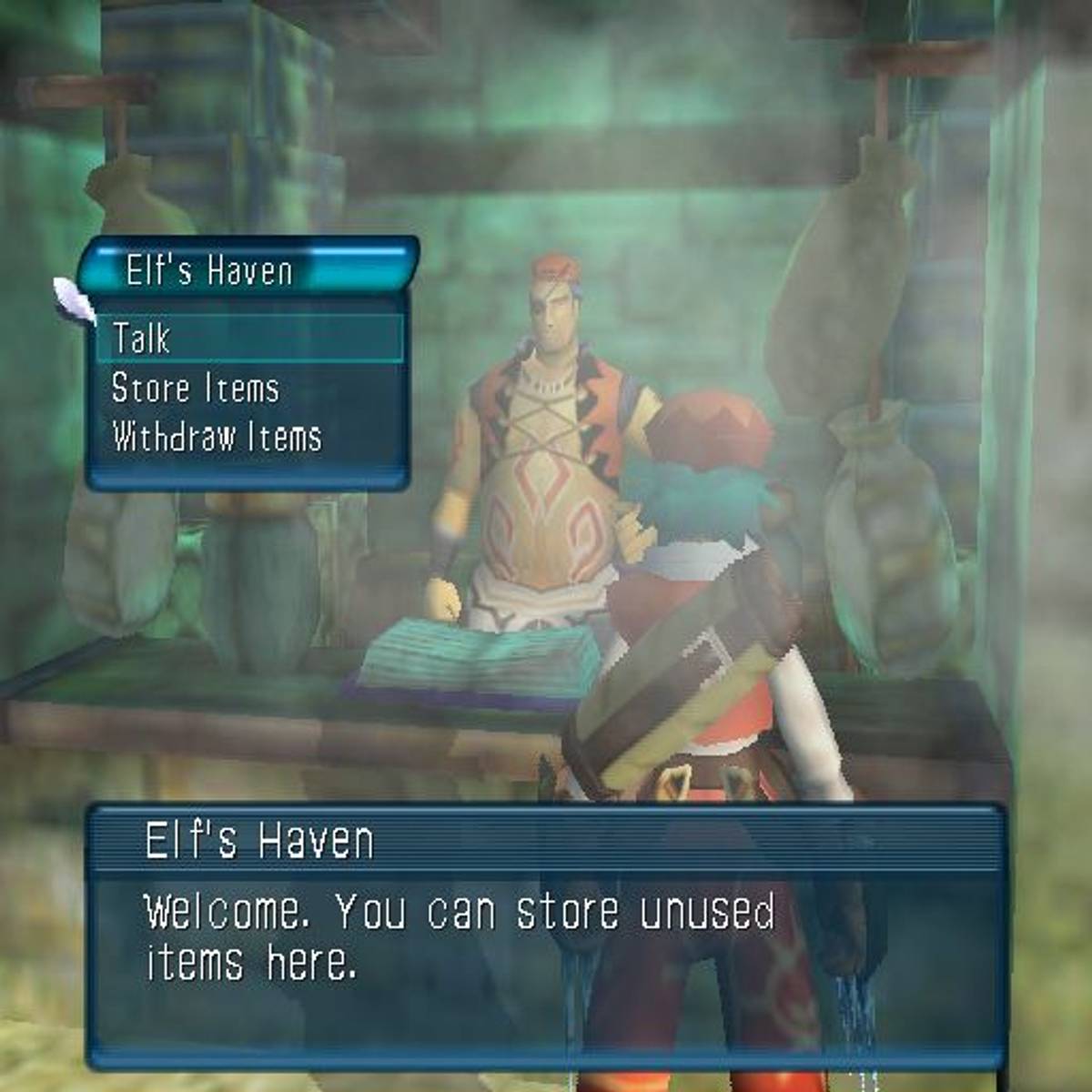Select the Talk menu option
This screenshot has height=1092, width=1092.
(x=142, y=339)
